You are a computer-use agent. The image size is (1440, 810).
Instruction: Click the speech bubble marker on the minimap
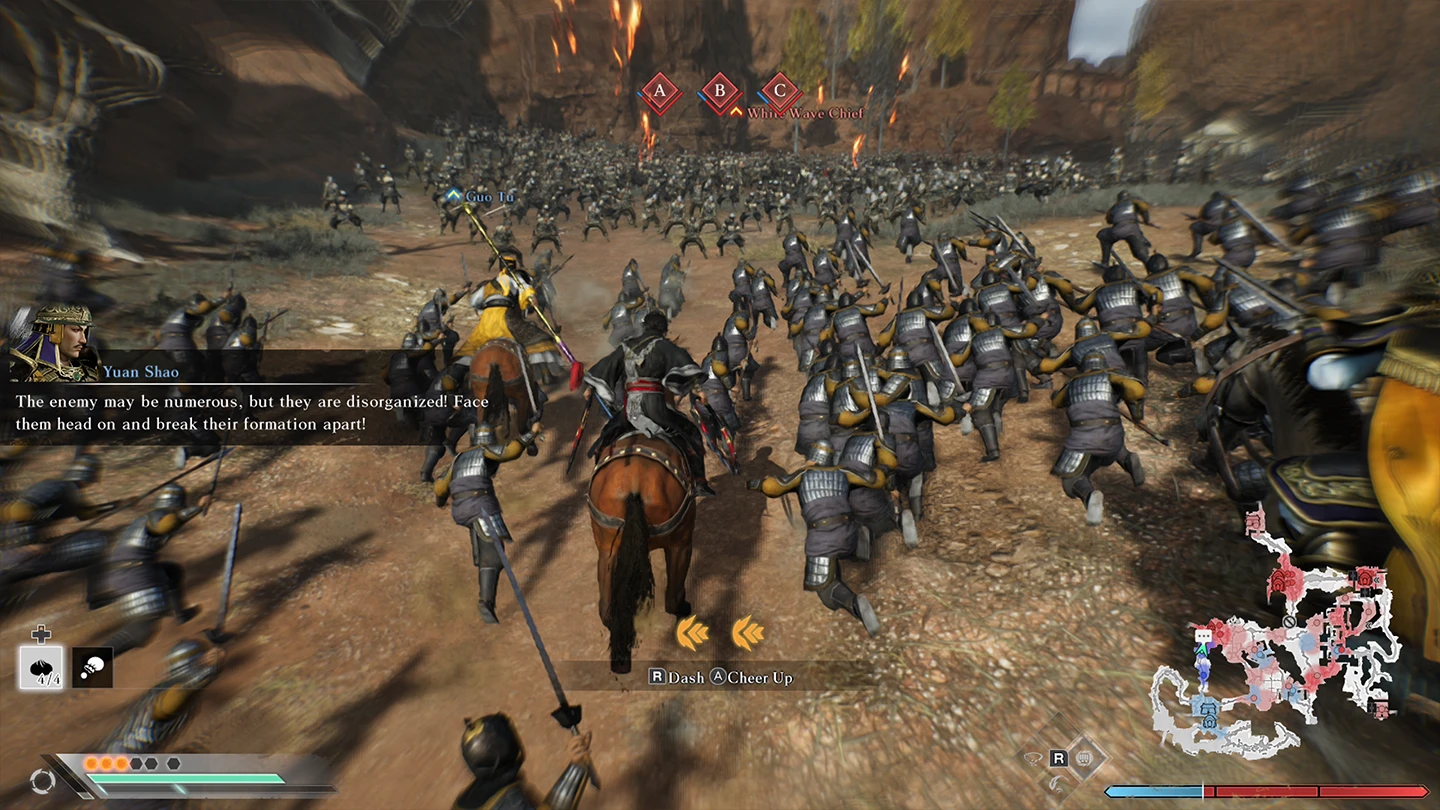[1203, 636]
